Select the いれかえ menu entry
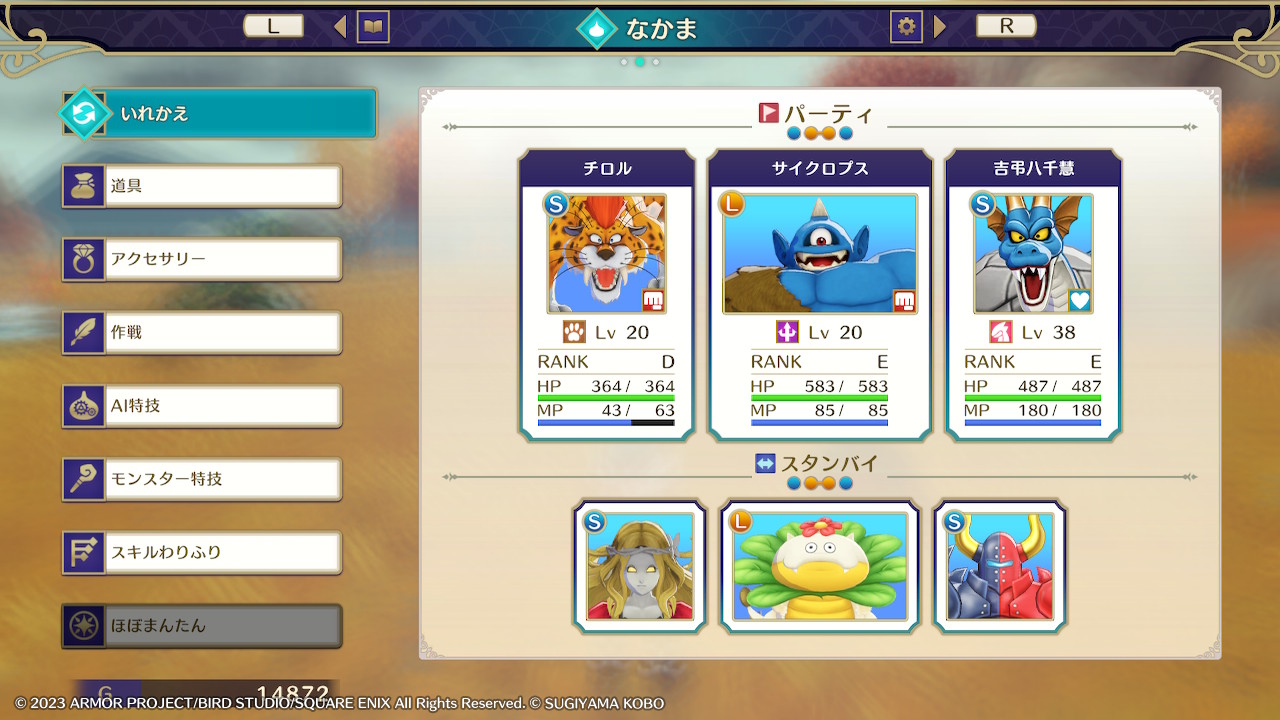 [x=220, y=114]
